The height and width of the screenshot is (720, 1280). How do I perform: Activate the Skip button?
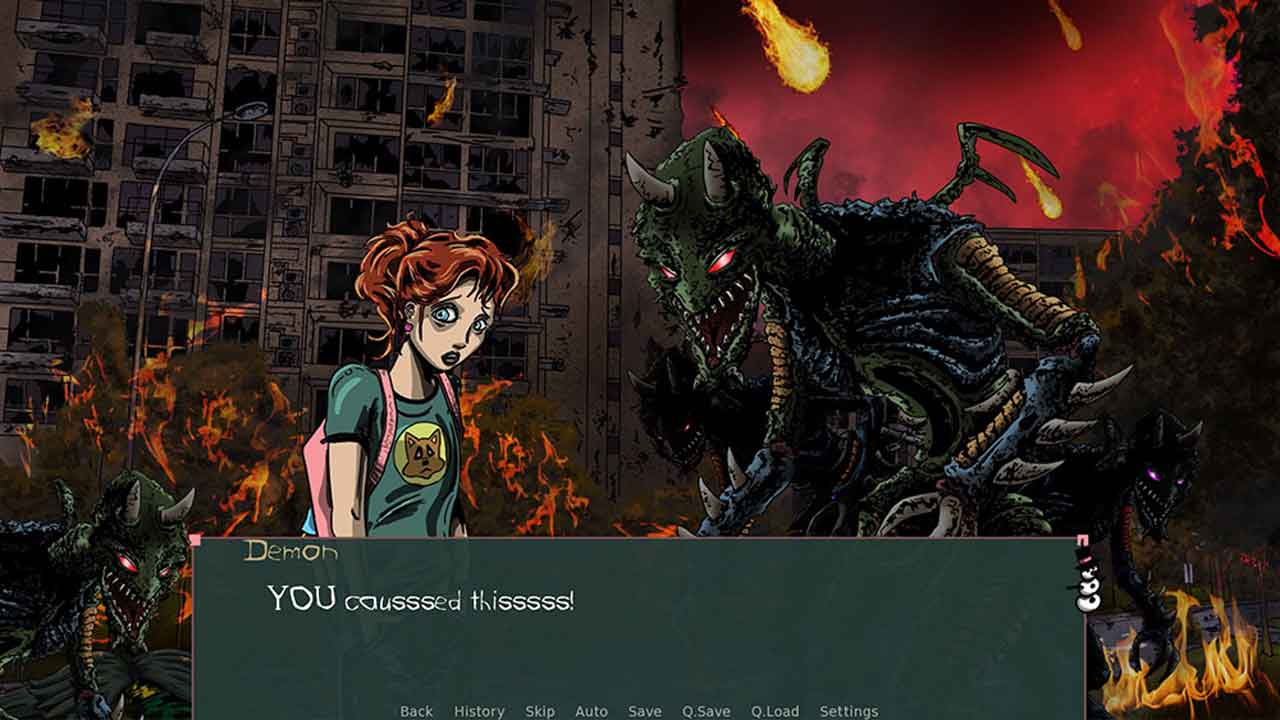coord(540,711)
